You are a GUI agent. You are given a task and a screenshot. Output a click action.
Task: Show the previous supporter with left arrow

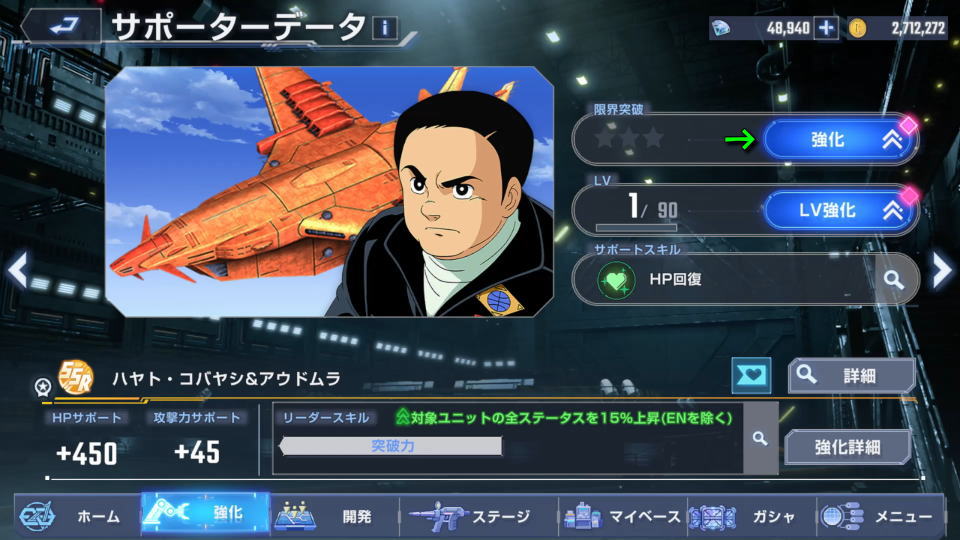point(17,268)
